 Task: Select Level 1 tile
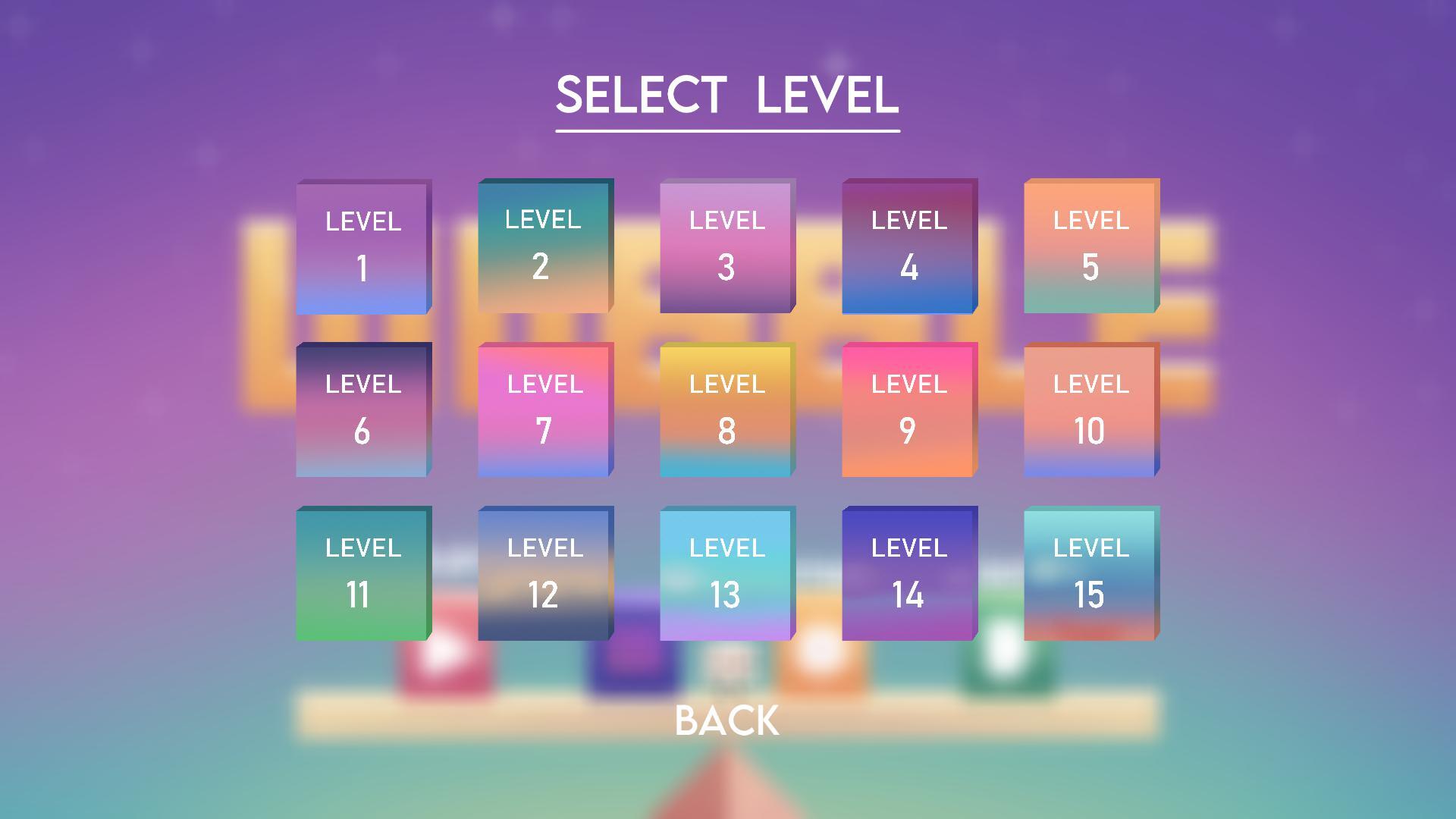tap(363, 246)
